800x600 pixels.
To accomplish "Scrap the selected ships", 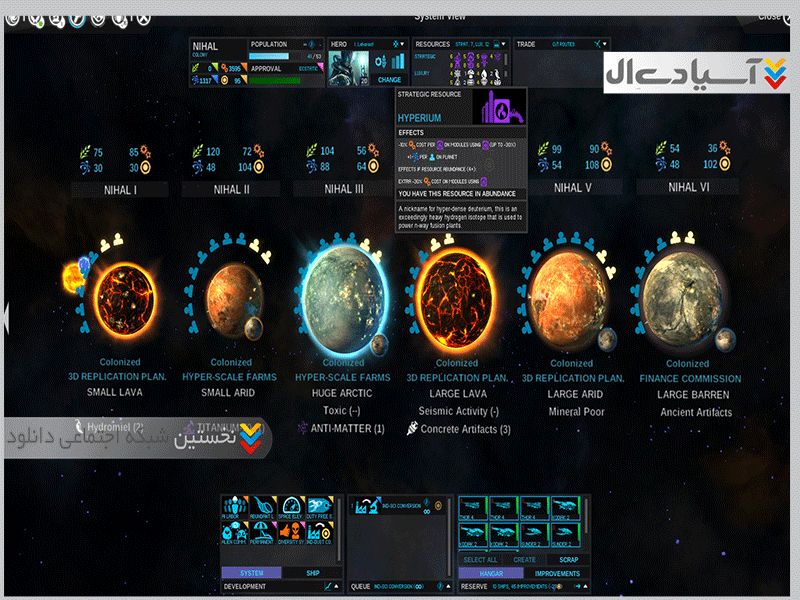I will pos(568,560).
